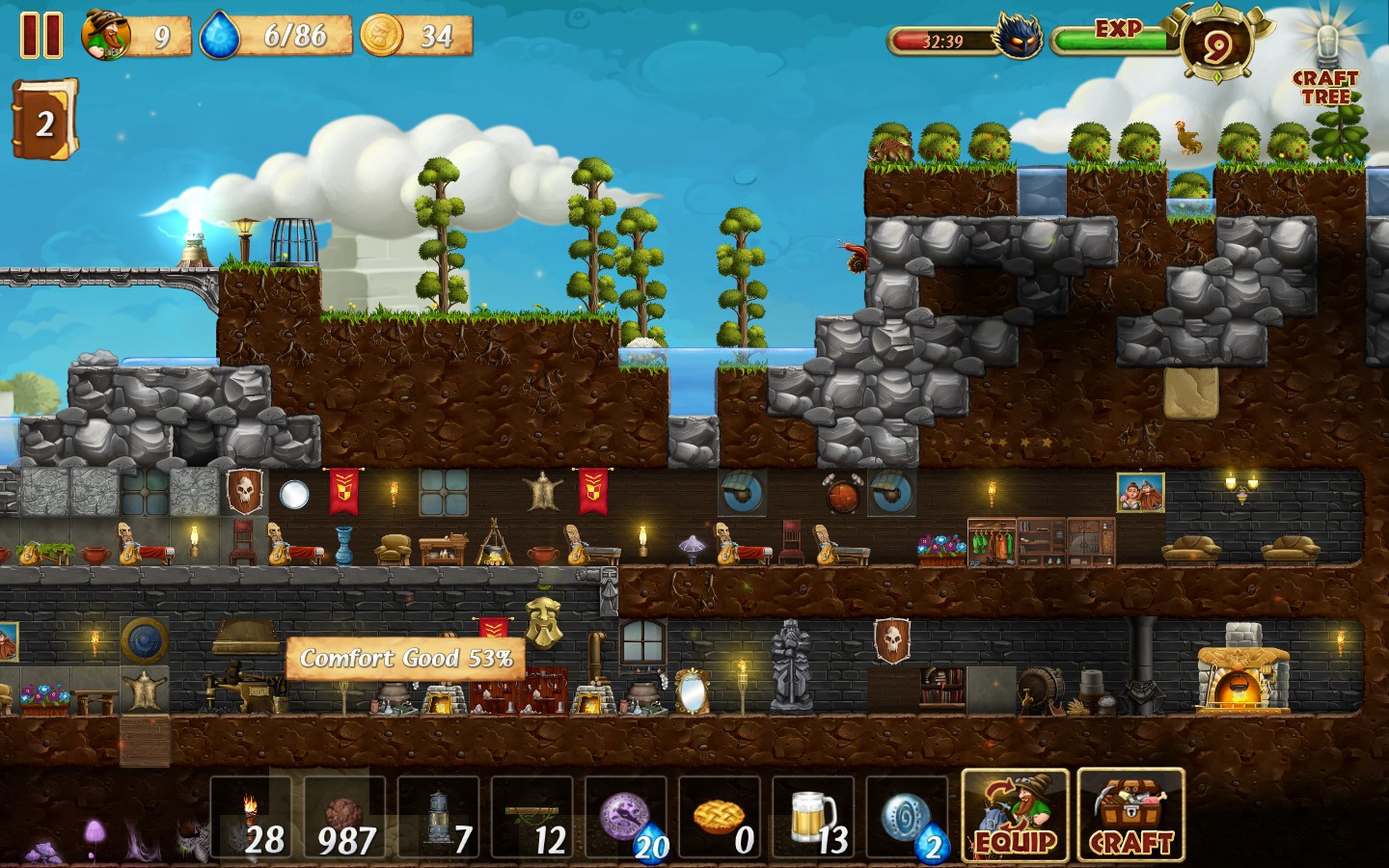This screenshot has width=1389, height=868.
Task: Click the dark monster wave icon
Action: click(1019, 41)
